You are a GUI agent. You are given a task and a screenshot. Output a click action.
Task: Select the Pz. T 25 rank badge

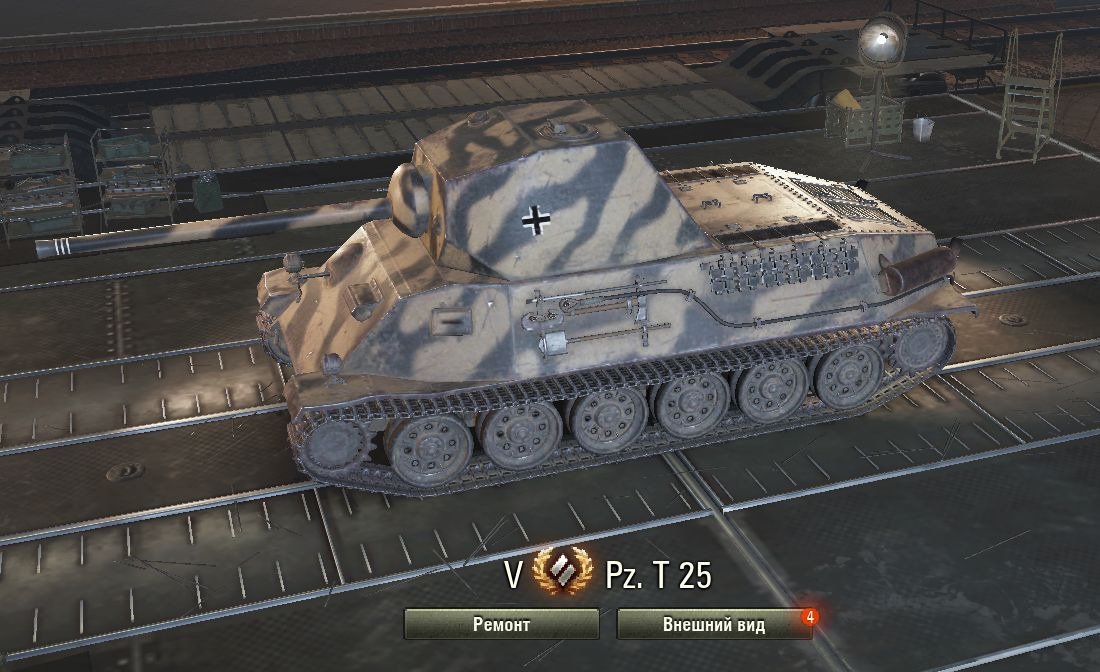click(564, 575)
